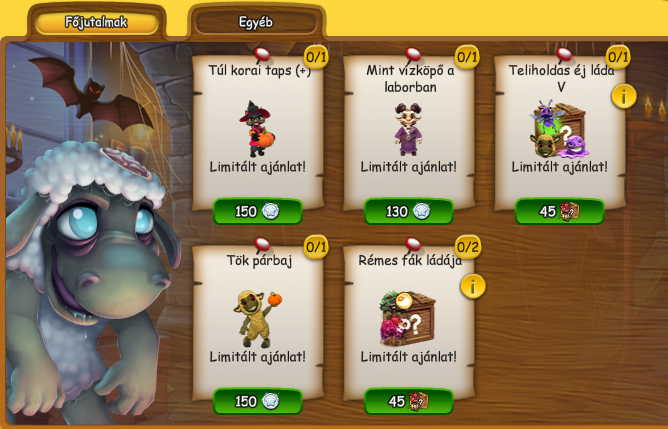Image resolution: width=668 pixels, height=429 pixels.
Task: Buy Teliholdas éj láda V for 45
Action: pyautogui.click(x=559, y=211)
